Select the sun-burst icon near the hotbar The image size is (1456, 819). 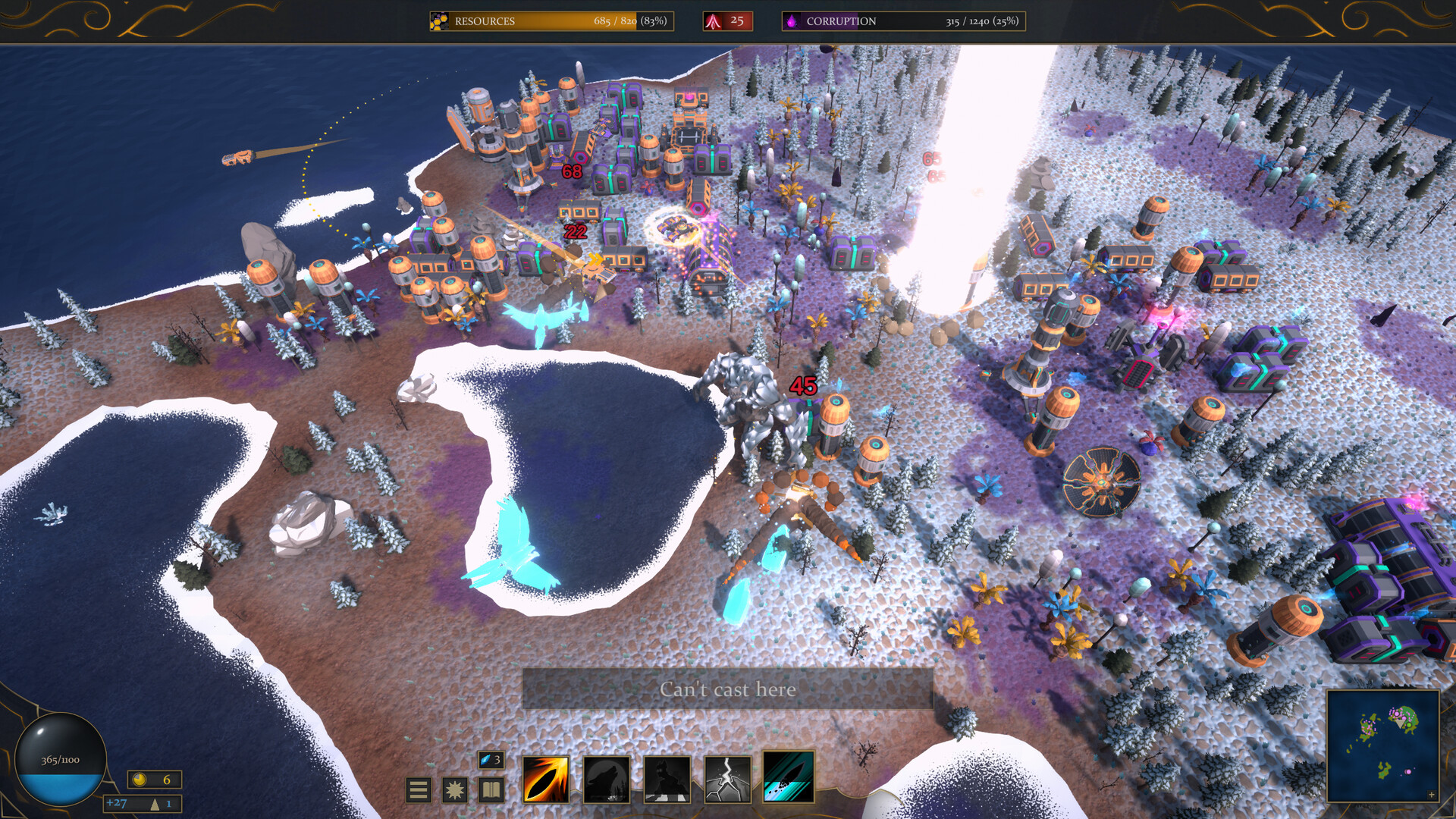coord(453,789)
